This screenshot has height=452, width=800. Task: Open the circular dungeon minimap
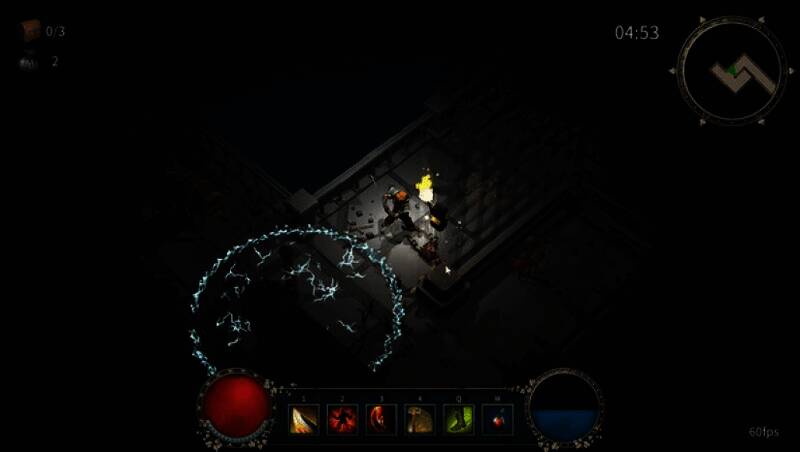coord(731,70)
